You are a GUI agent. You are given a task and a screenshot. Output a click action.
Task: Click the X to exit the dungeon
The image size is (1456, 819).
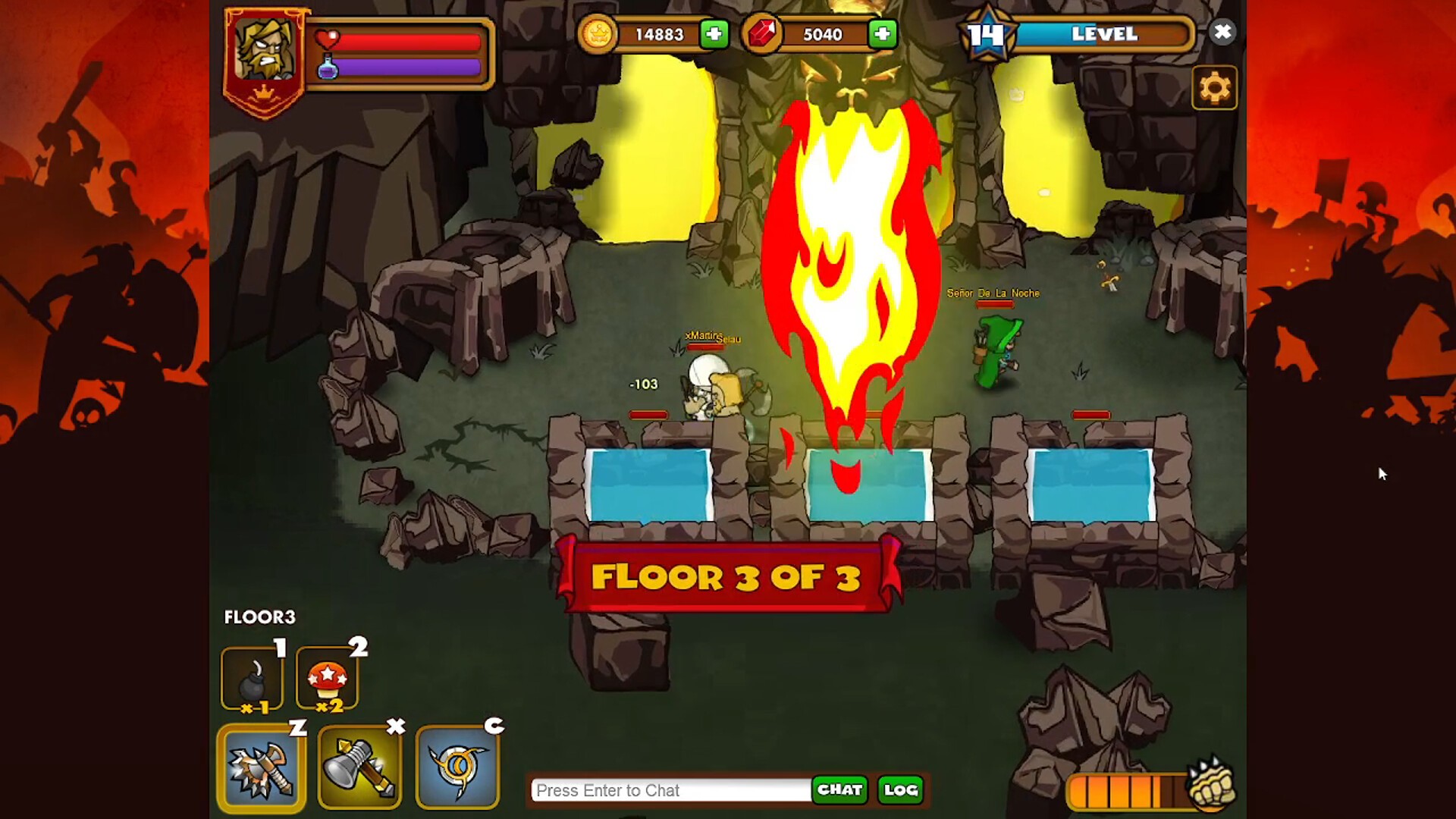tap(1222, 32)
